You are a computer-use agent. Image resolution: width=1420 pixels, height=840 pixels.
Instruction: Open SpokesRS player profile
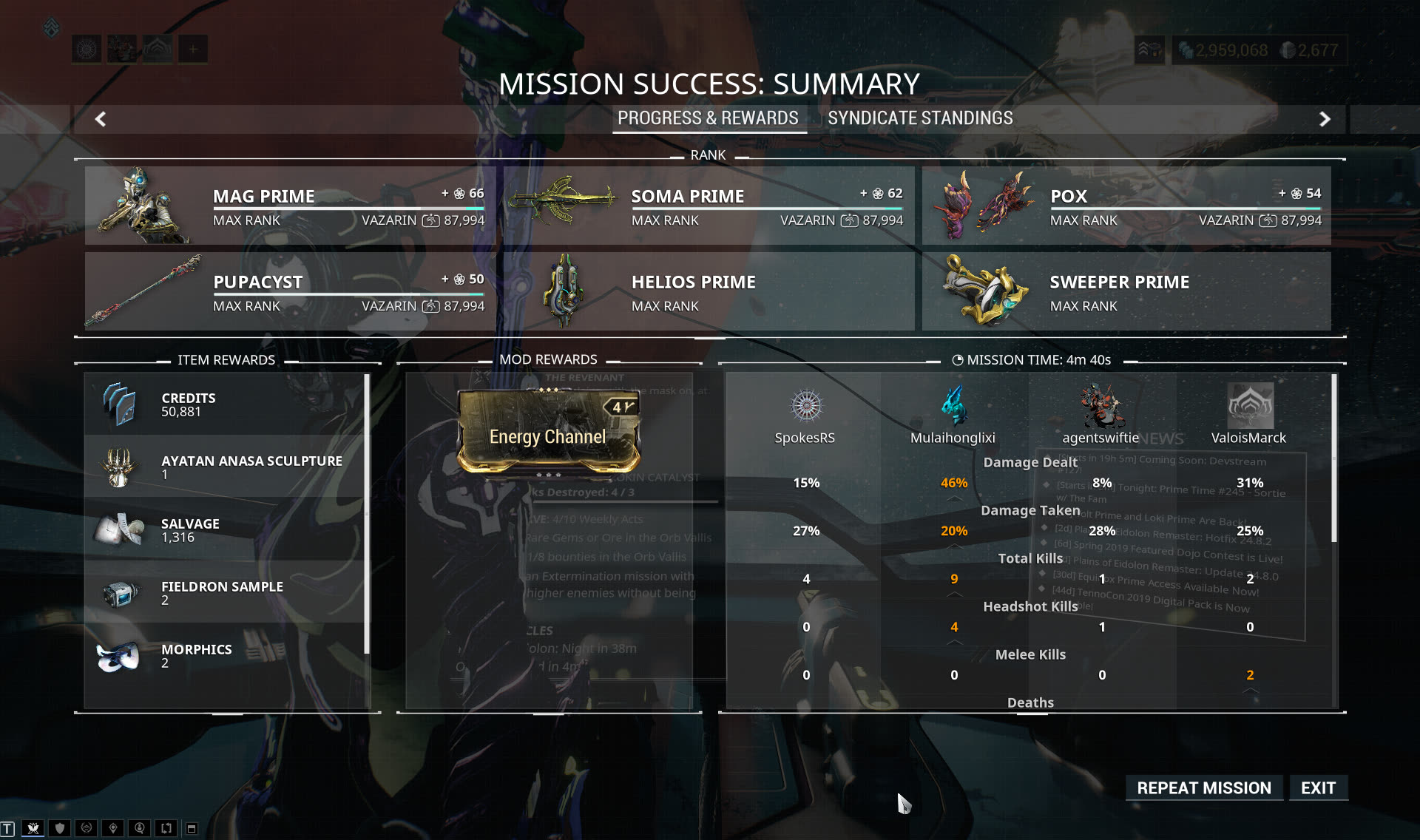[x=805, y=406]
